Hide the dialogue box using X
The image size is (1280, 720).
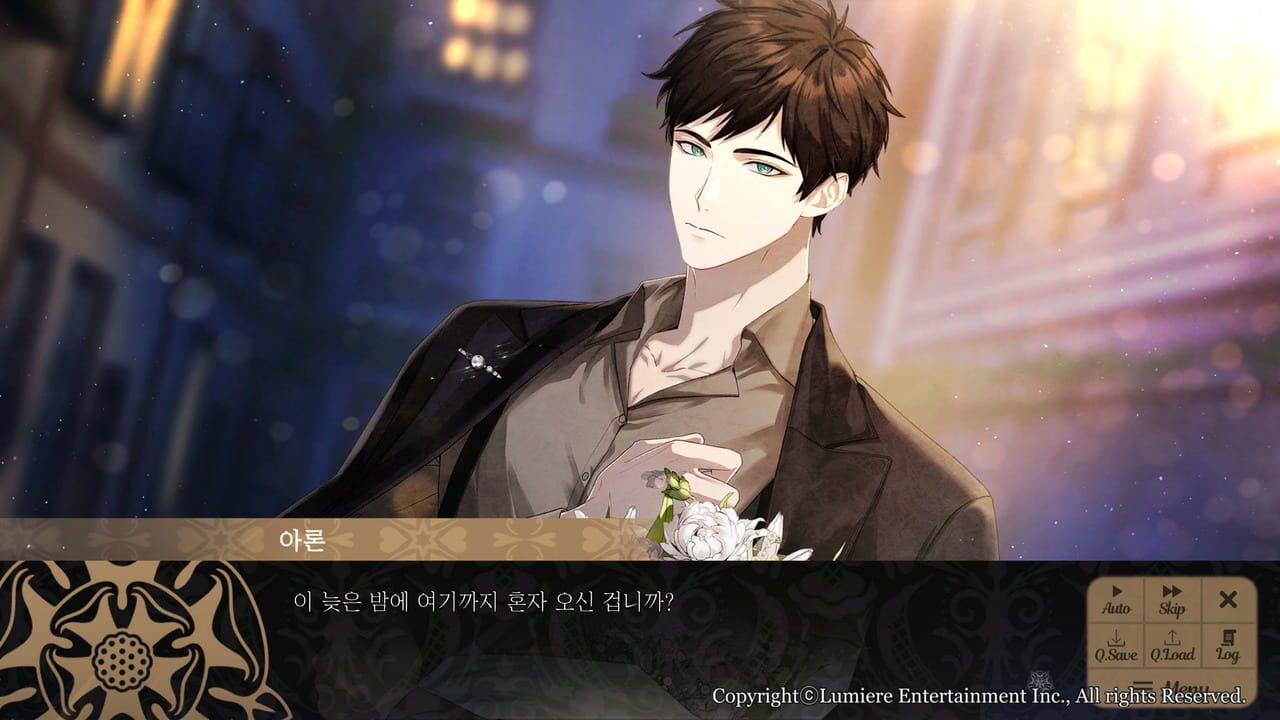coord(1229,600)
